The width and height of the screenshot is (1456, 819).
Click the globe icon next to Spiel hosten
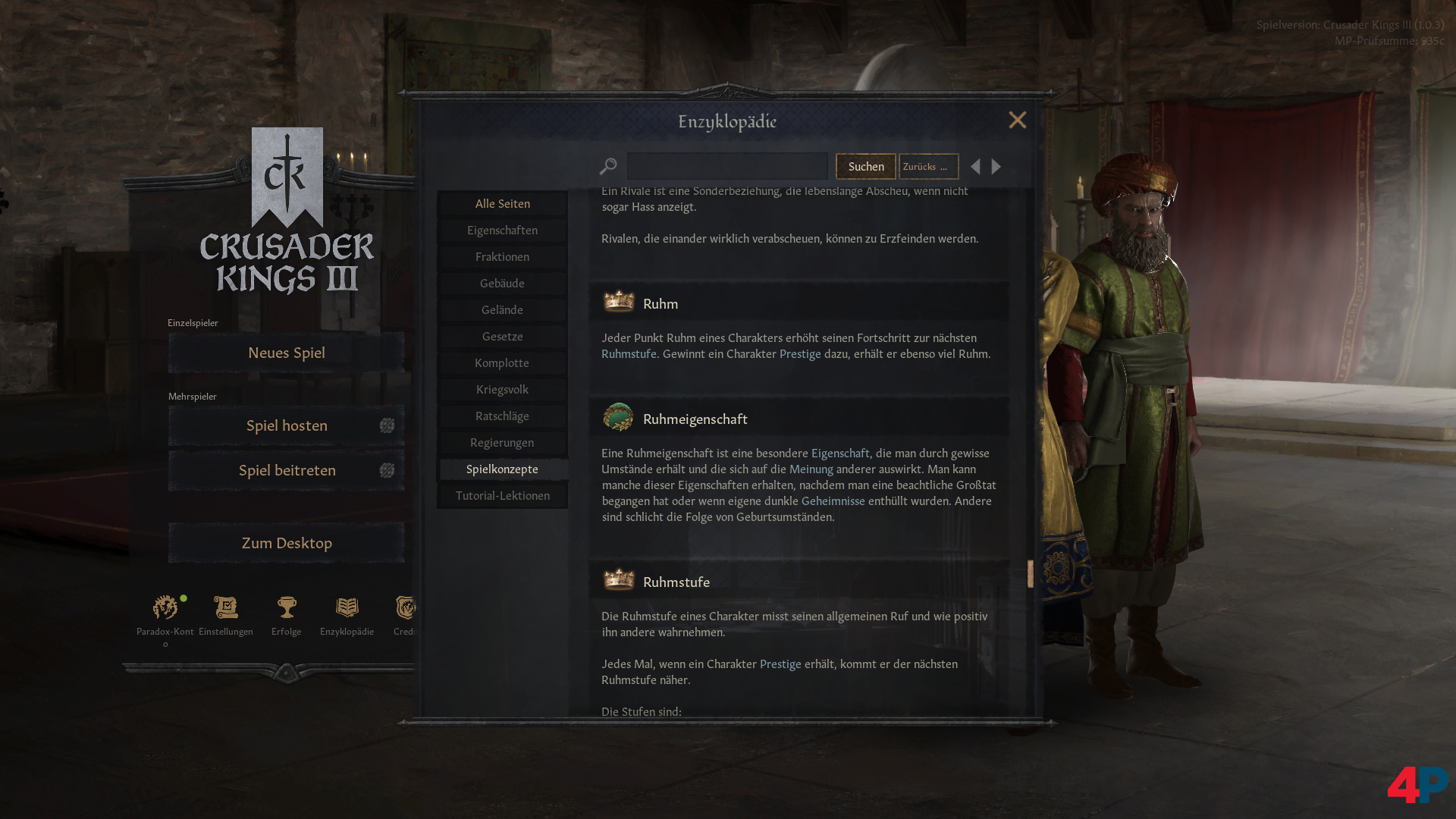388,425
